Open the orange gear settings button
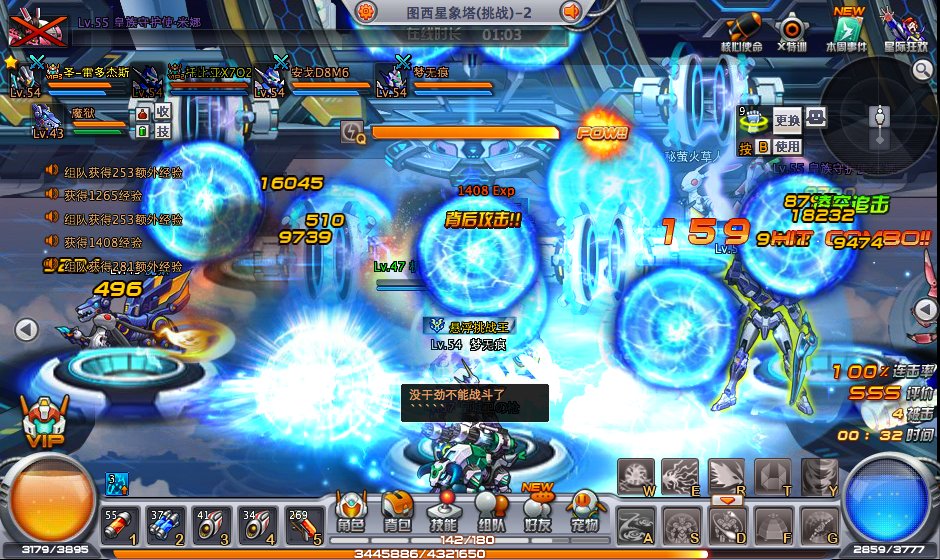This screenshot has width=940, height=560. 366,12
